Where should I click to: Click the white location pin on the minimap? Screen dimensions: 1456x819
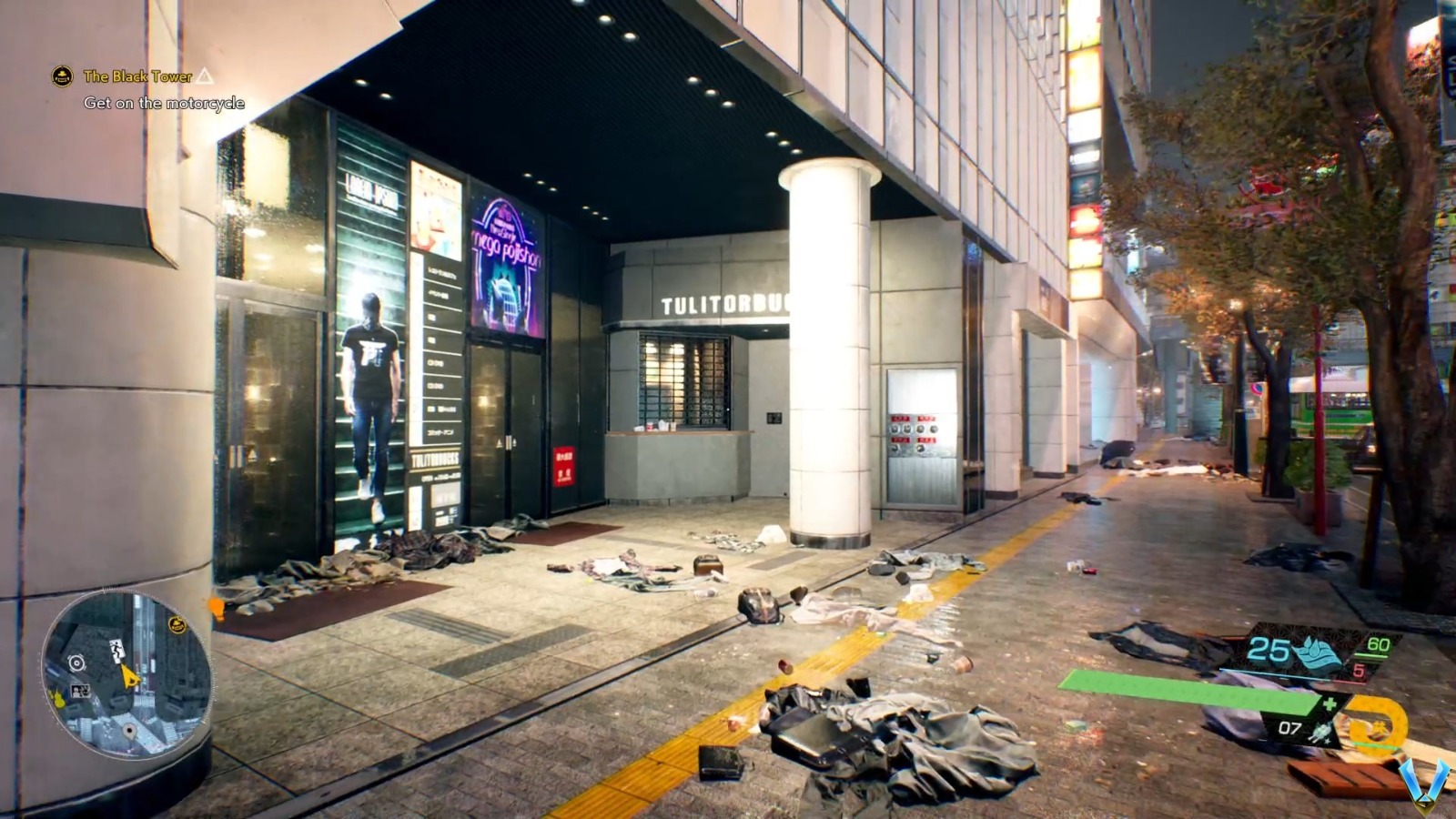tap(131, 730)
